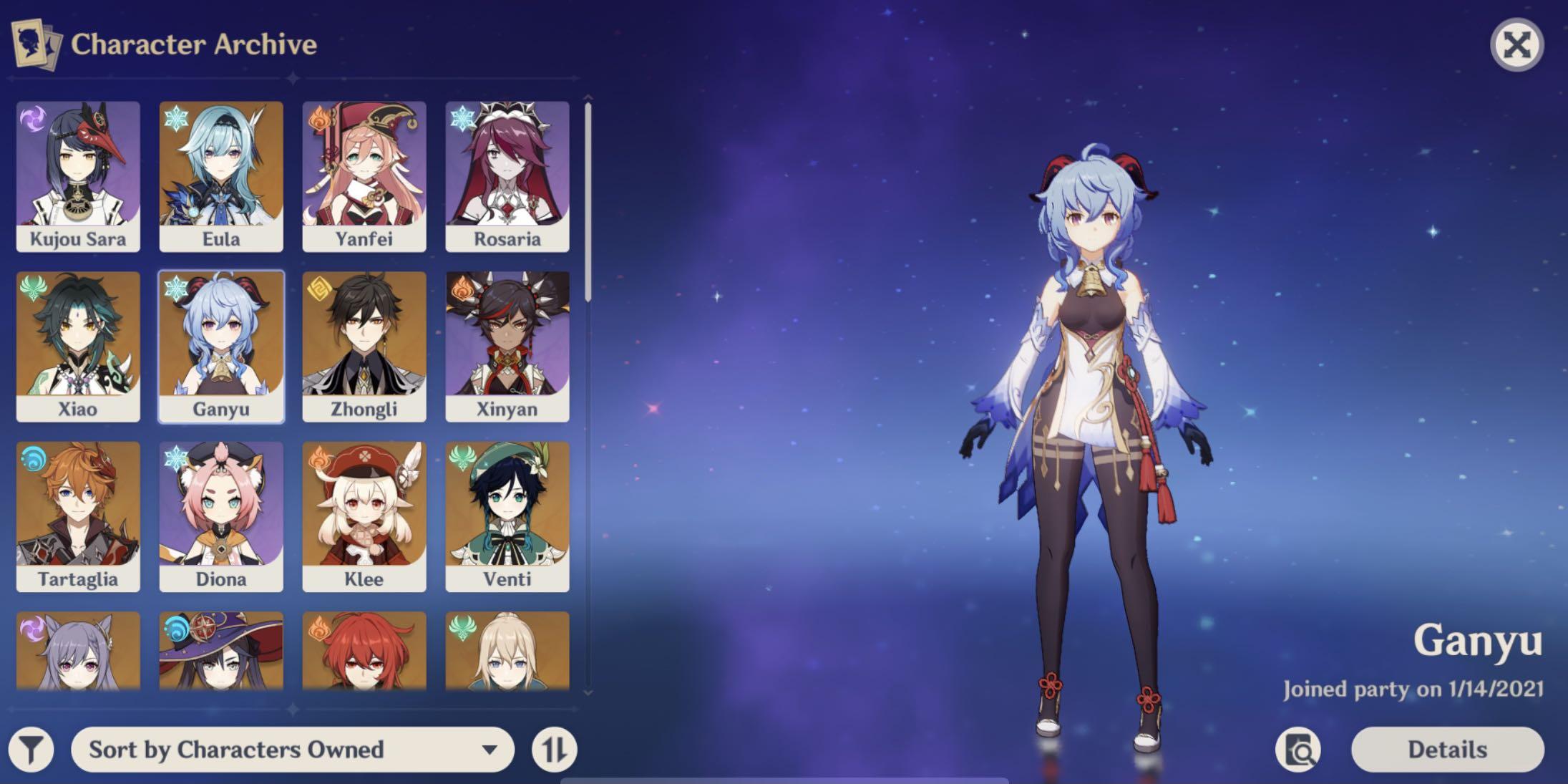Pick Rosaria's portrait card
The width and height of the screenshot is (1568, 784).
click(507, 176)
